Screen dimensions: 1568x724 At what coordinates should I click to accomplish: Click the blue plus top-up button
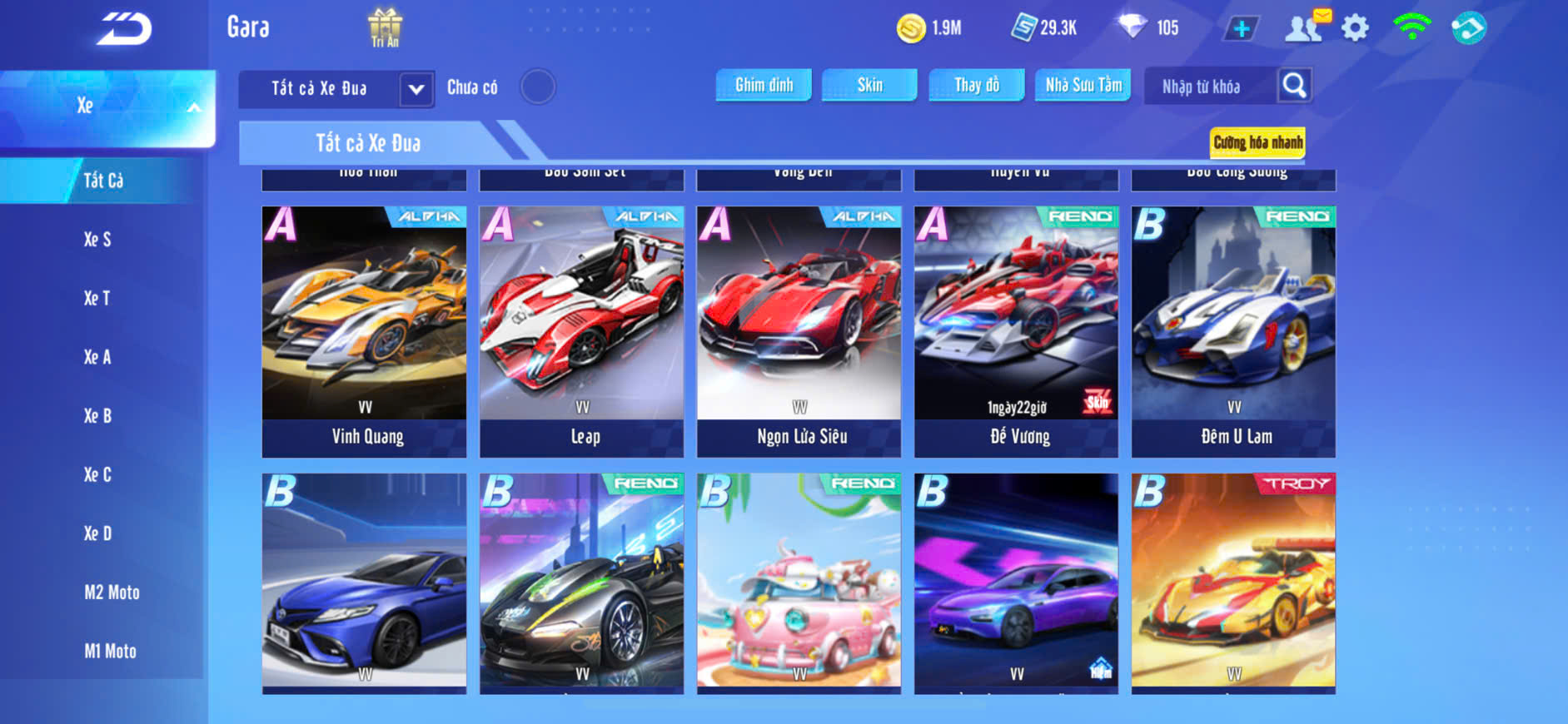[x=1241, y=29]
